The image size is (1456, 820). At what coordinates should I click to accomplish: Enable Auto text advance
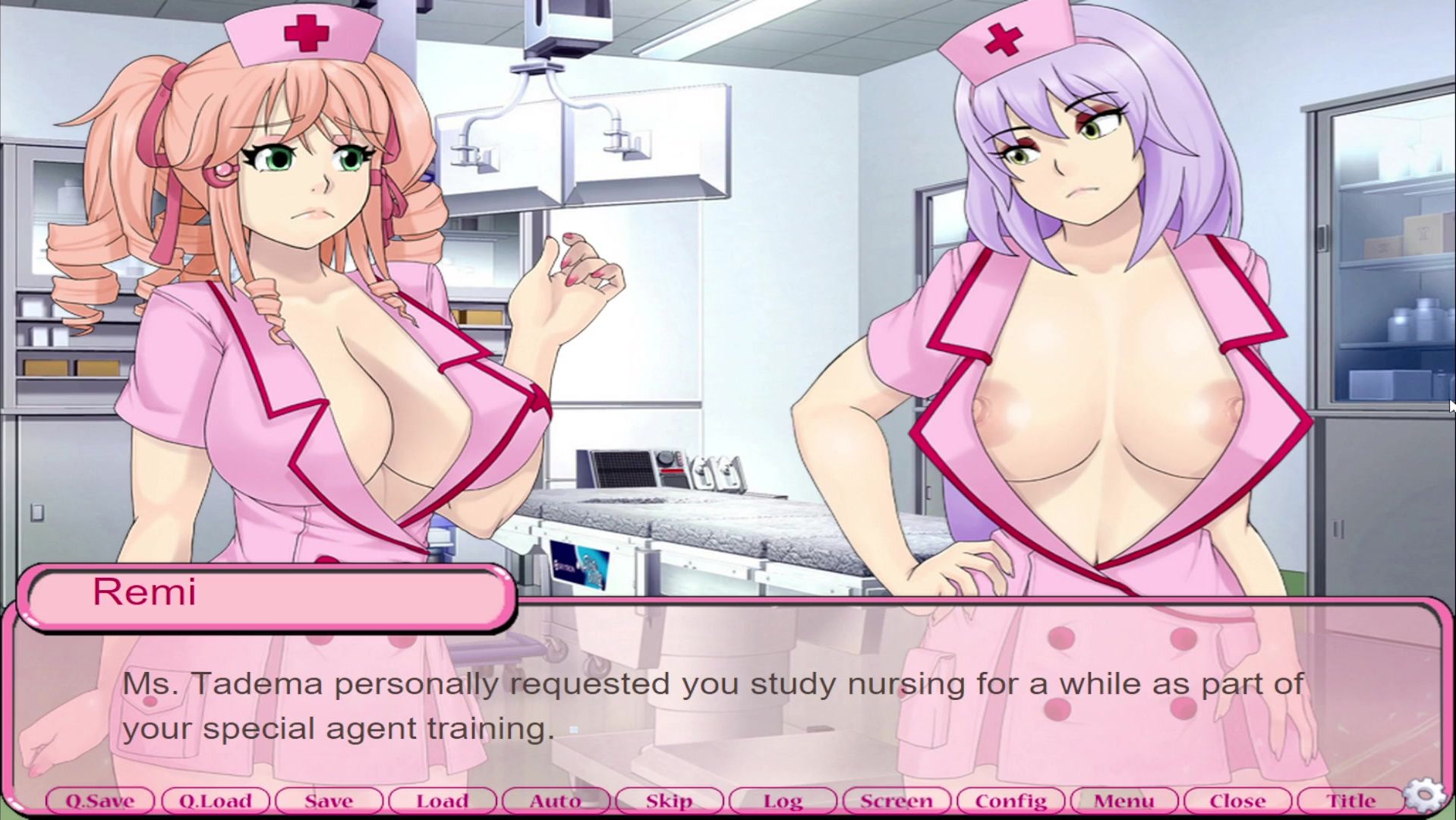tap(556, 801)
